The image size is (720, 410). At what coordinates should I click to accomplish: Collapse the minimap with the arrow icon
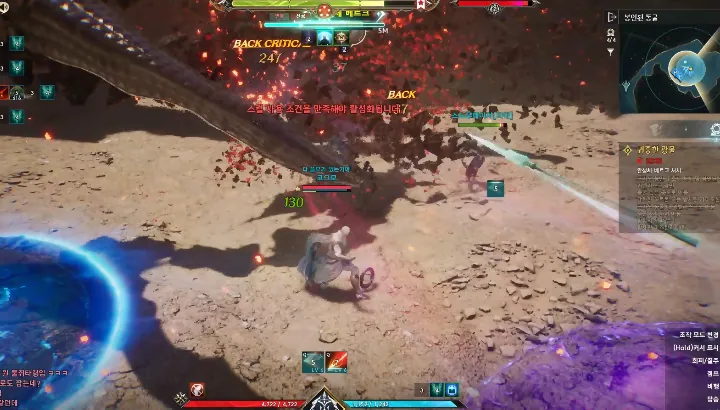[611, 17]
